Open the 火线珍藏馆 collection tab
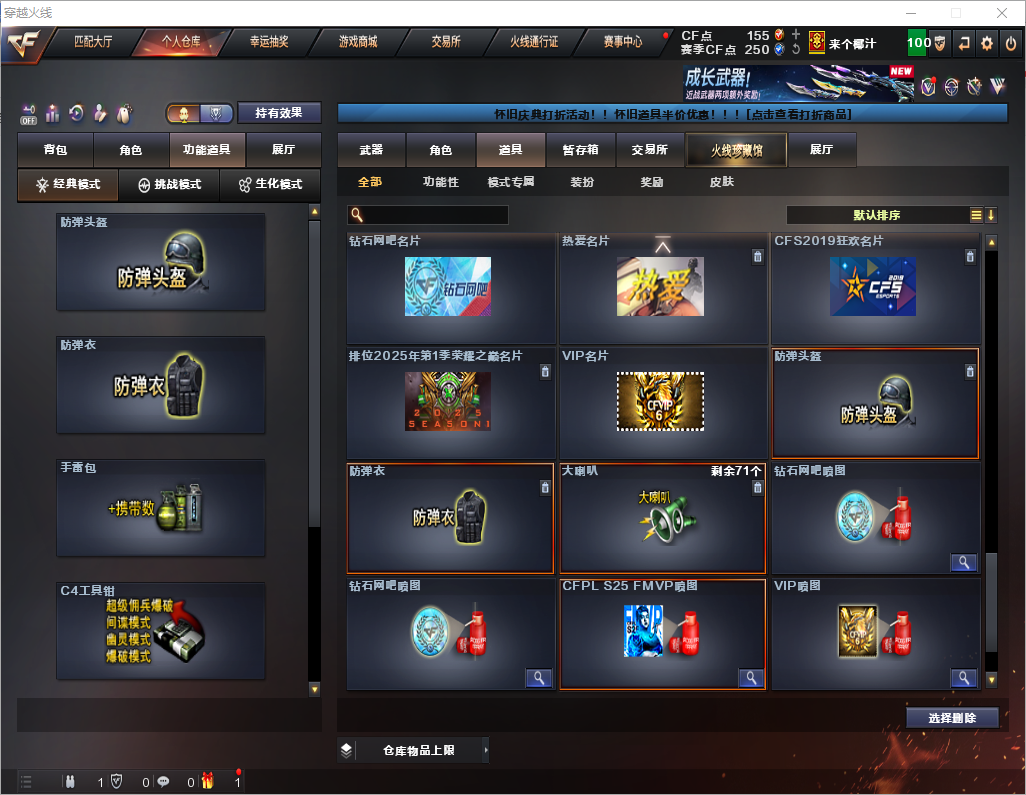Image resolution: width=1026 pixels, height=795 pixels. pos(736,150)
